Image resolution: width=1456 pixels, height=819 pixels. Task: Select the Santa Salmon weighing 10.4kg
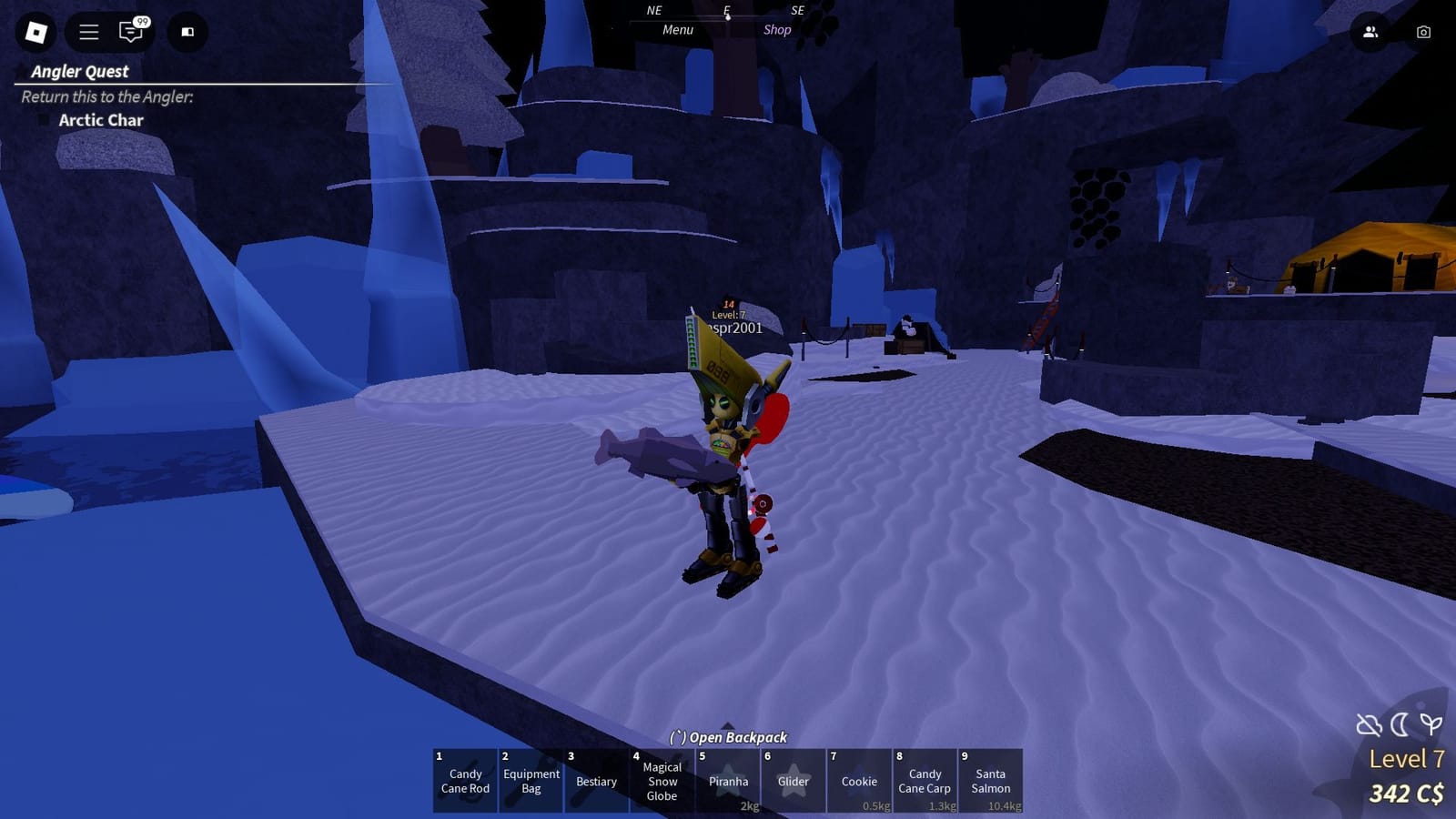[990, 781]
